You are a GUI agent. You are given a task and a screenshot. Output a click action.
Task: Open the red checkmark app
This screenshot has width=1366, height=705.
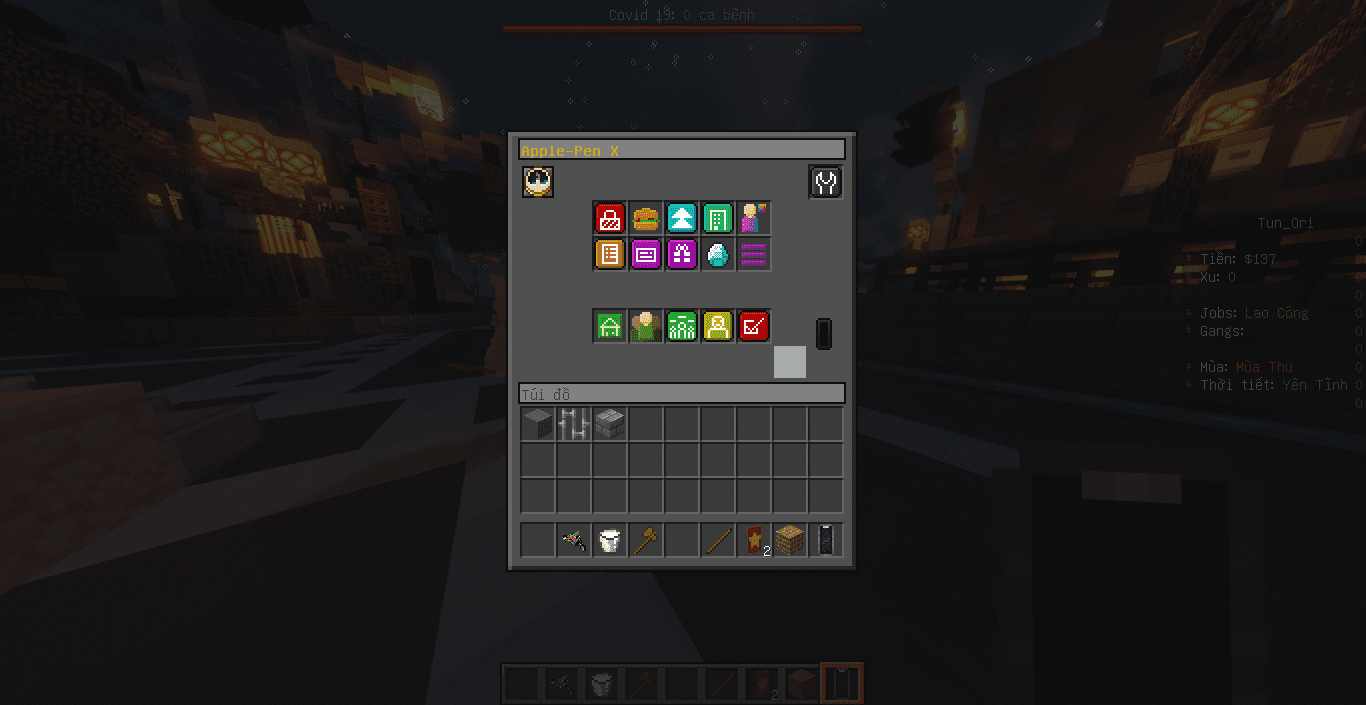coord(754,326)
